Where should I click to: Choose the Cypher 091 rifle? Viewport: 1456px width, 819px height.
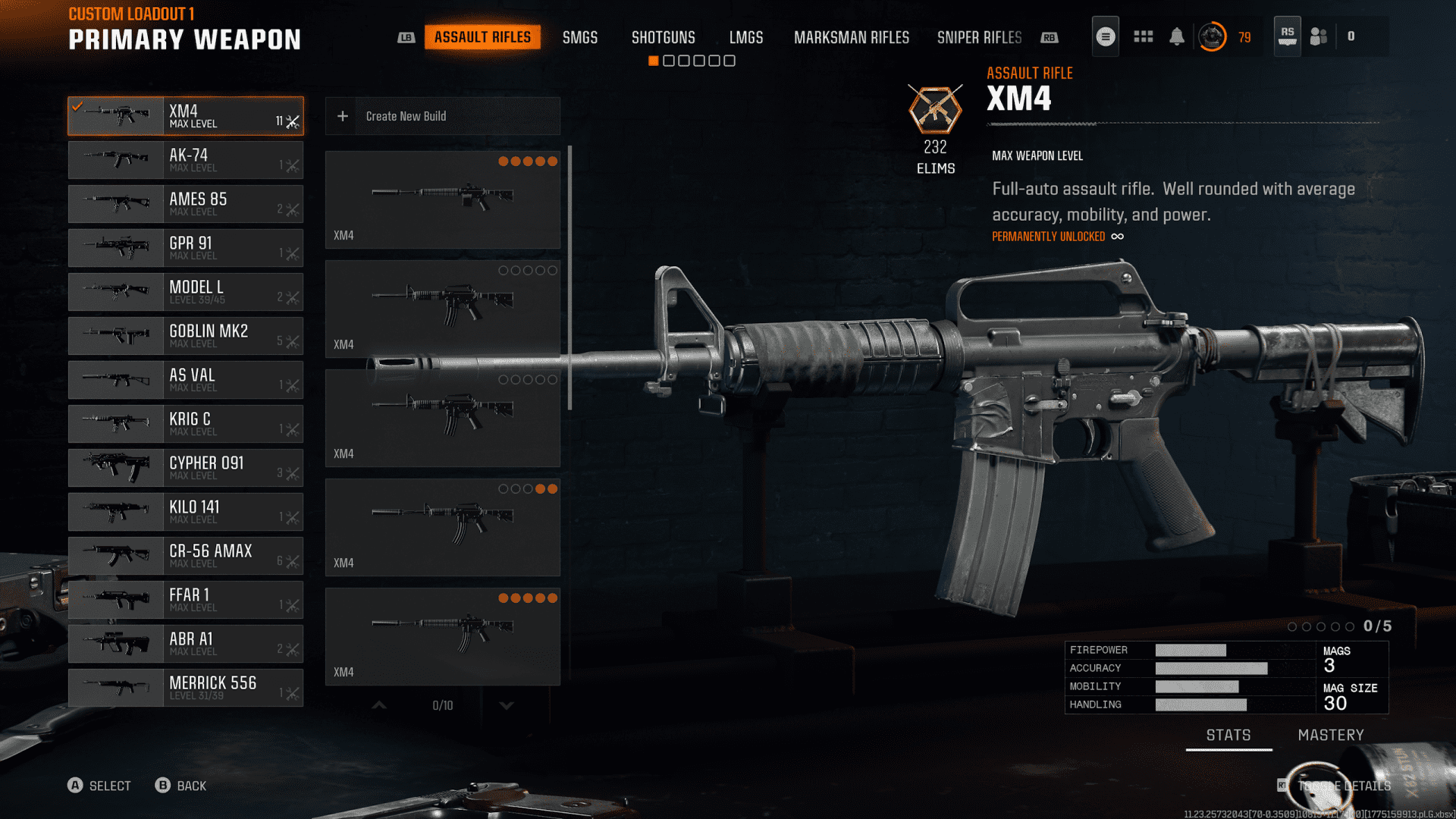(186, 468)
